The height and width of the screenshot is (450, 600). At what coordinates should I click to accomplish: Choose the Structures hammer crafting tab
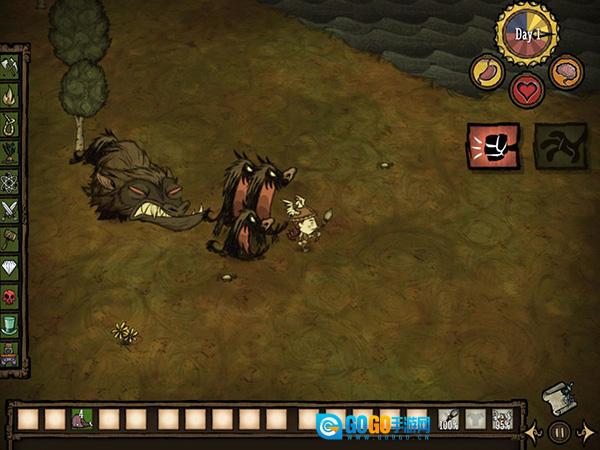pos(12,239)
